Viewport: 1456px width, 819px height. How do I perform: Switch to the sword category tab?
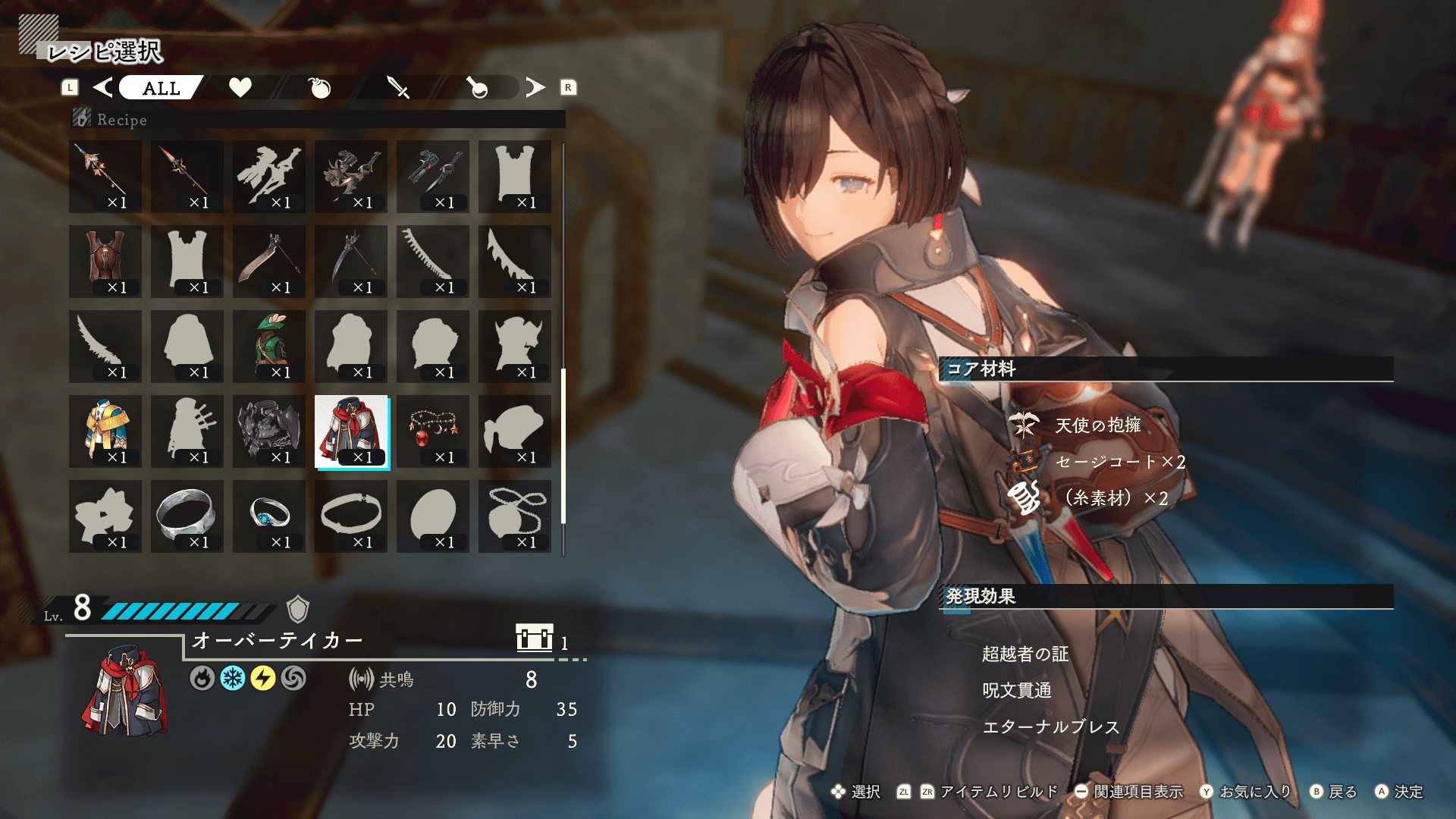[x=398, y=88]
